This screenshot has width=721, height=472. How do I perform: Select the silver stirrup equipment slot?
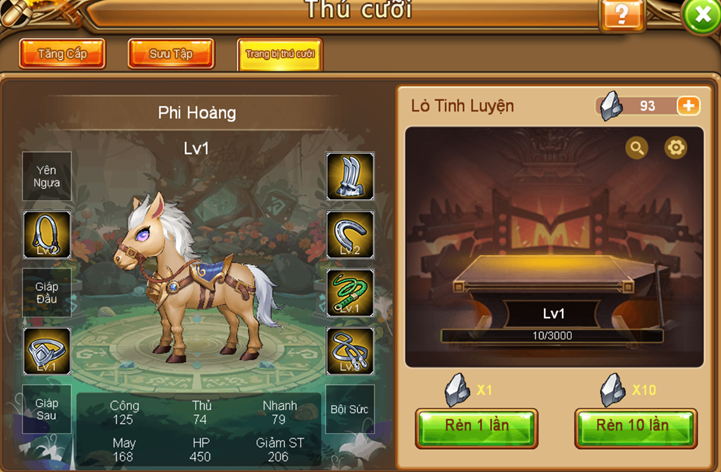[x=47, y=351]
